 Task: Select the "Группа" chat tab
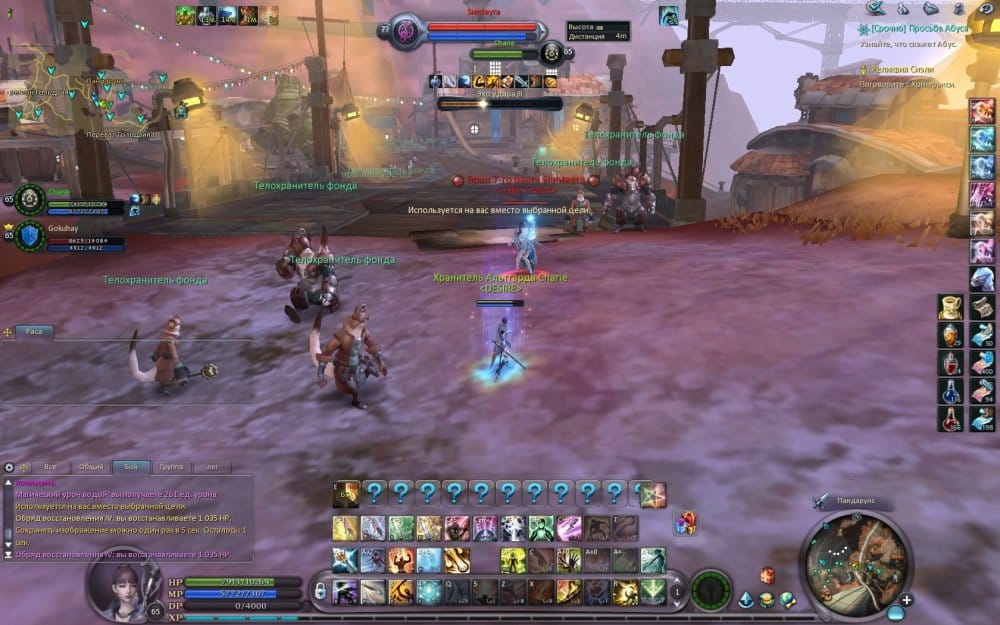[171, 467]
